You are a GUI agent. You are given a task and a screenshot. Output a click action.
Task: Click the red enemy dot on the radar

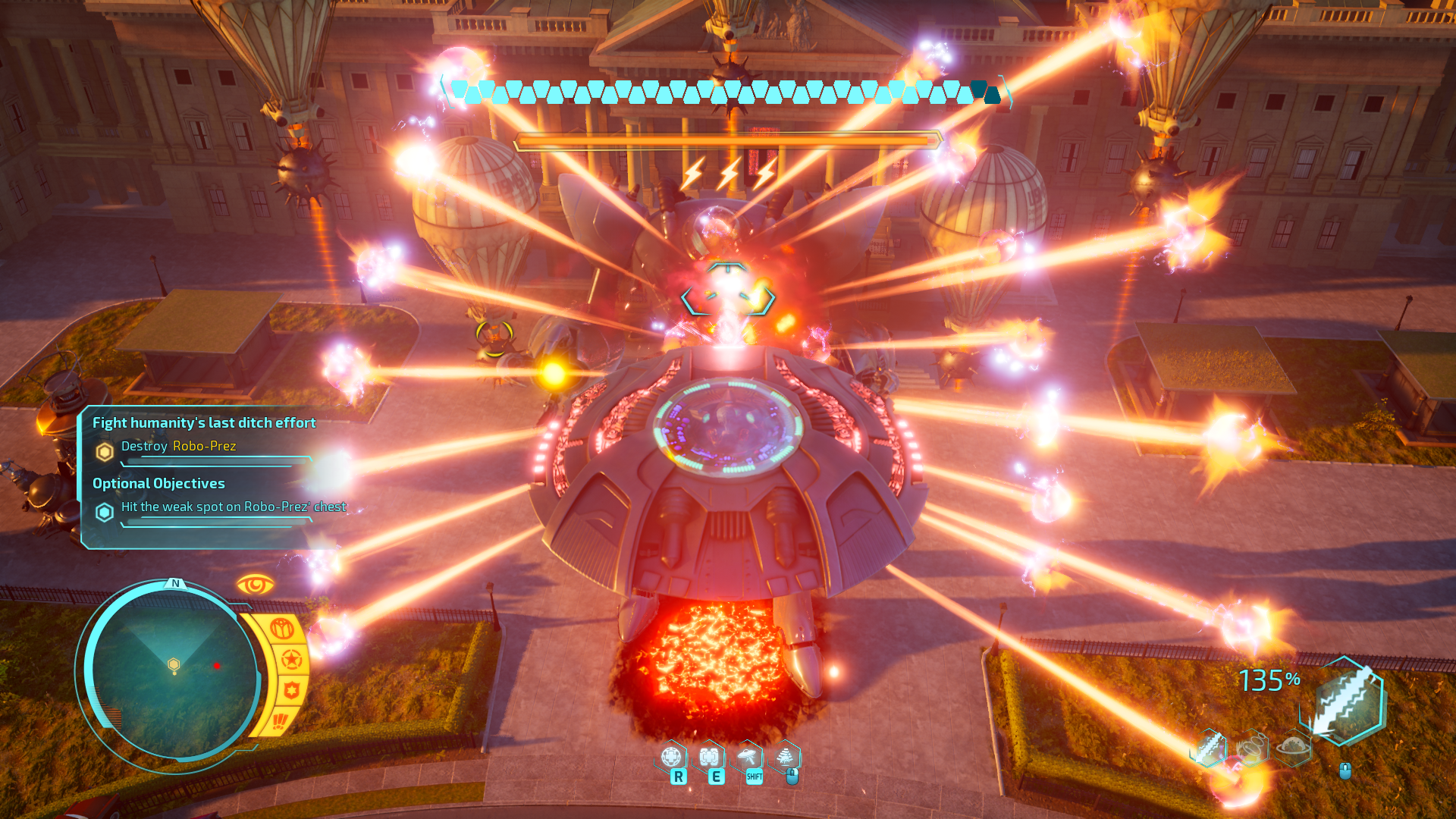[217, 666]
